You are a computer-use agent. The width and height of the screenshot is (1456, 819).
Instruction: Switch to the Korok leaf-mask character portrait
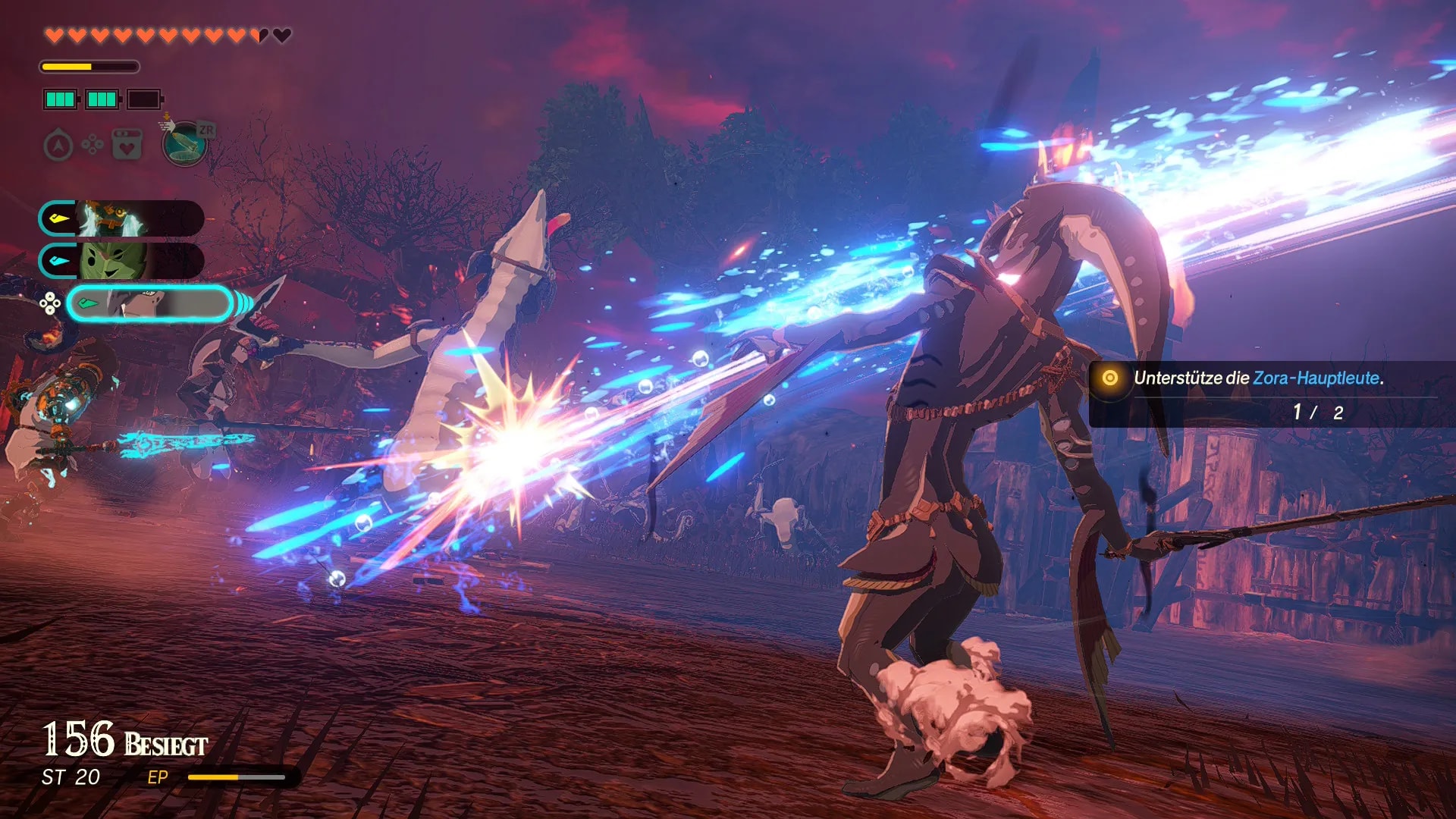pyautogui.click(x=121, y=261)
